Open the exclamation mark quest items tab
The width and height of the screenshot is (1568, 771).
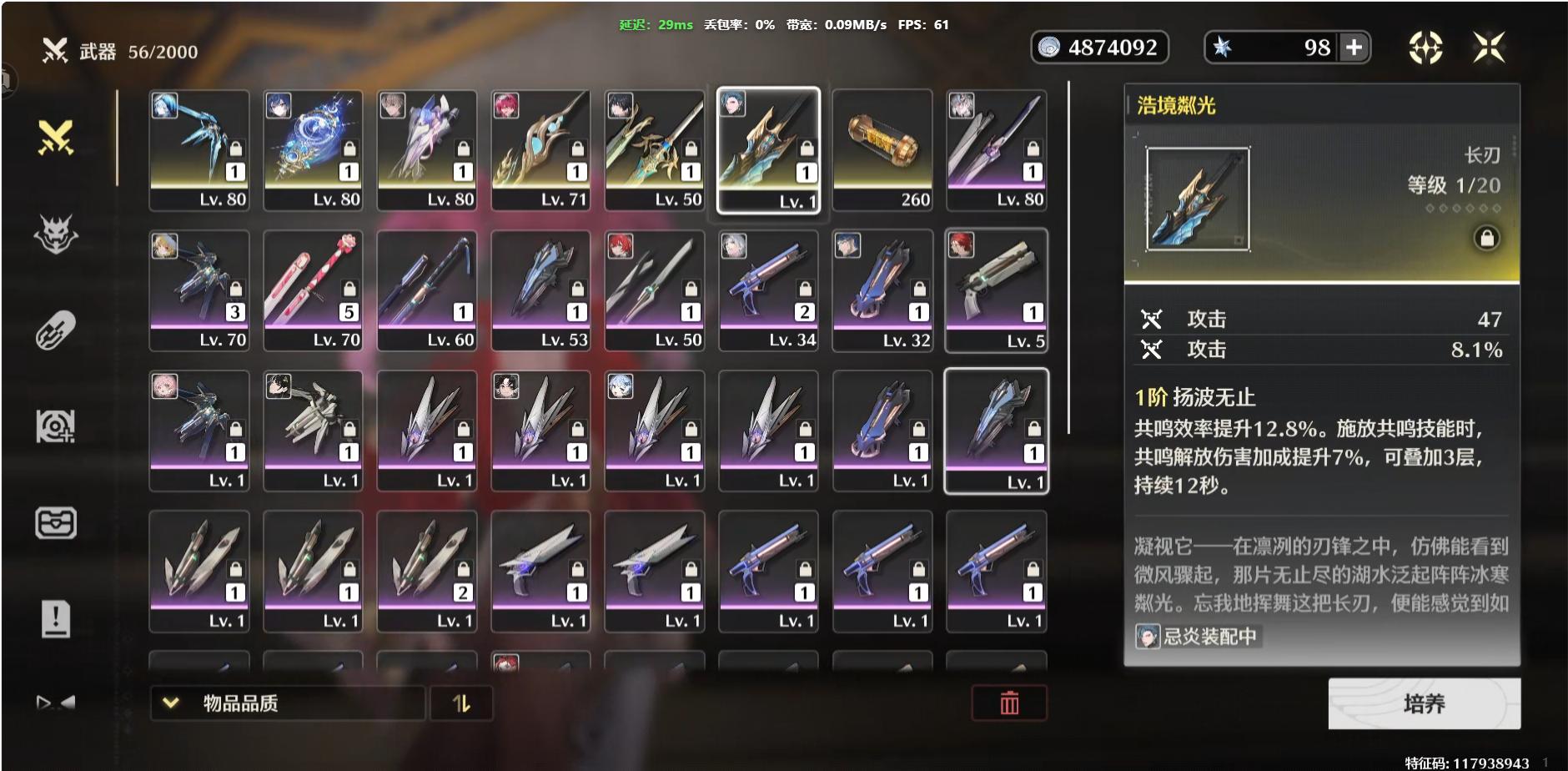(56, 619)
